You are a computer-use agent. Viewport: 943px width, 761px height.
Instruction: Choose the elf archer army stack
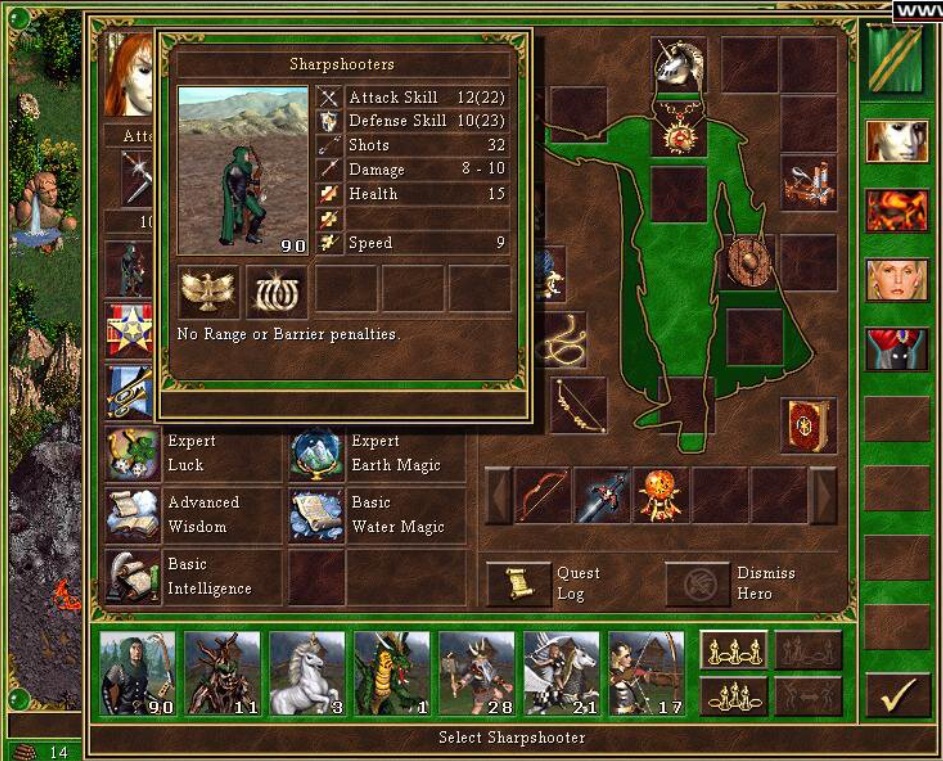click(647, 672)
